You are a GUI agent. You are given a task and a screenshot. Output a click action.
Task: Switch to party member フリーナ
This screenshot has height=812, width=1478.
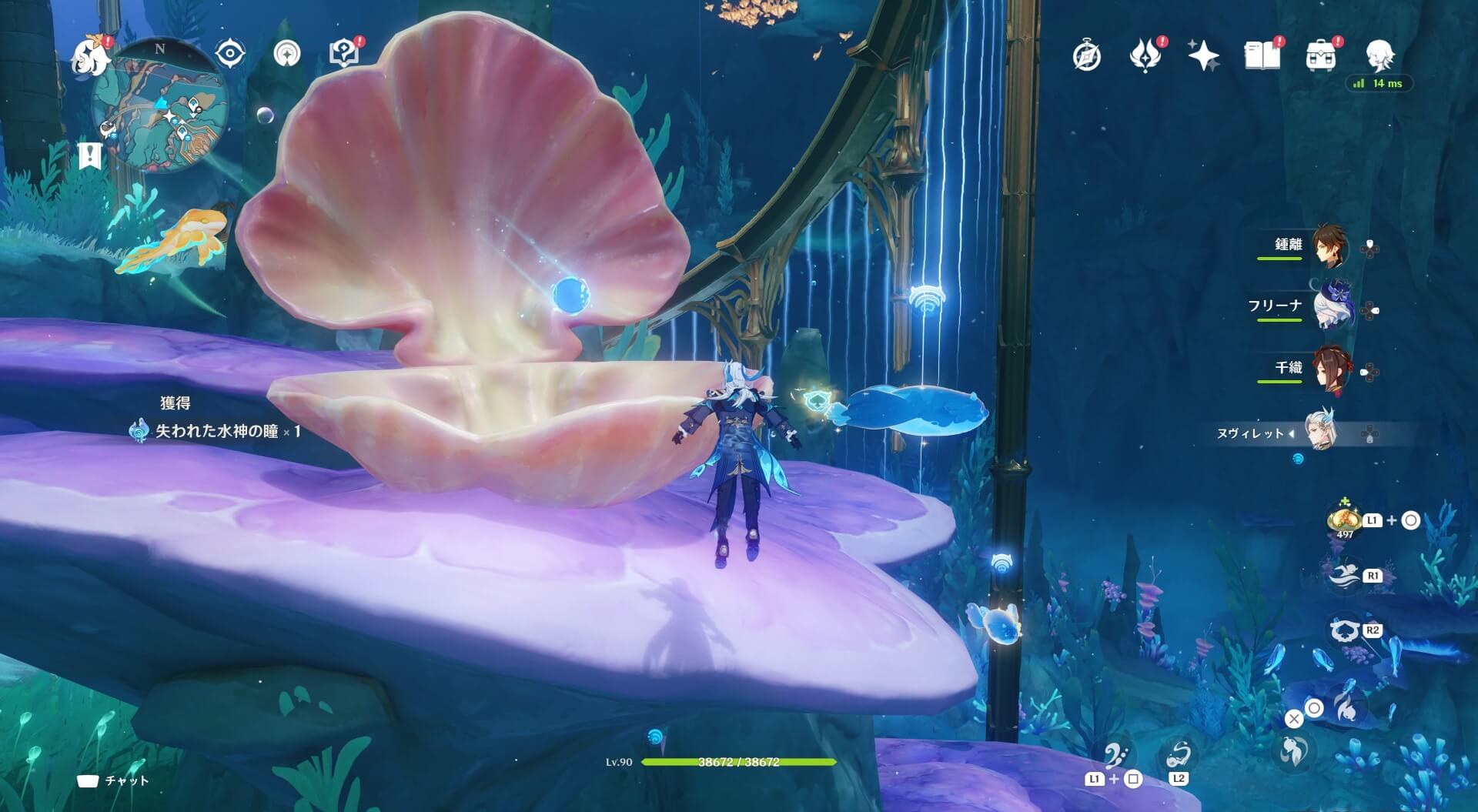pos(1331,308)
